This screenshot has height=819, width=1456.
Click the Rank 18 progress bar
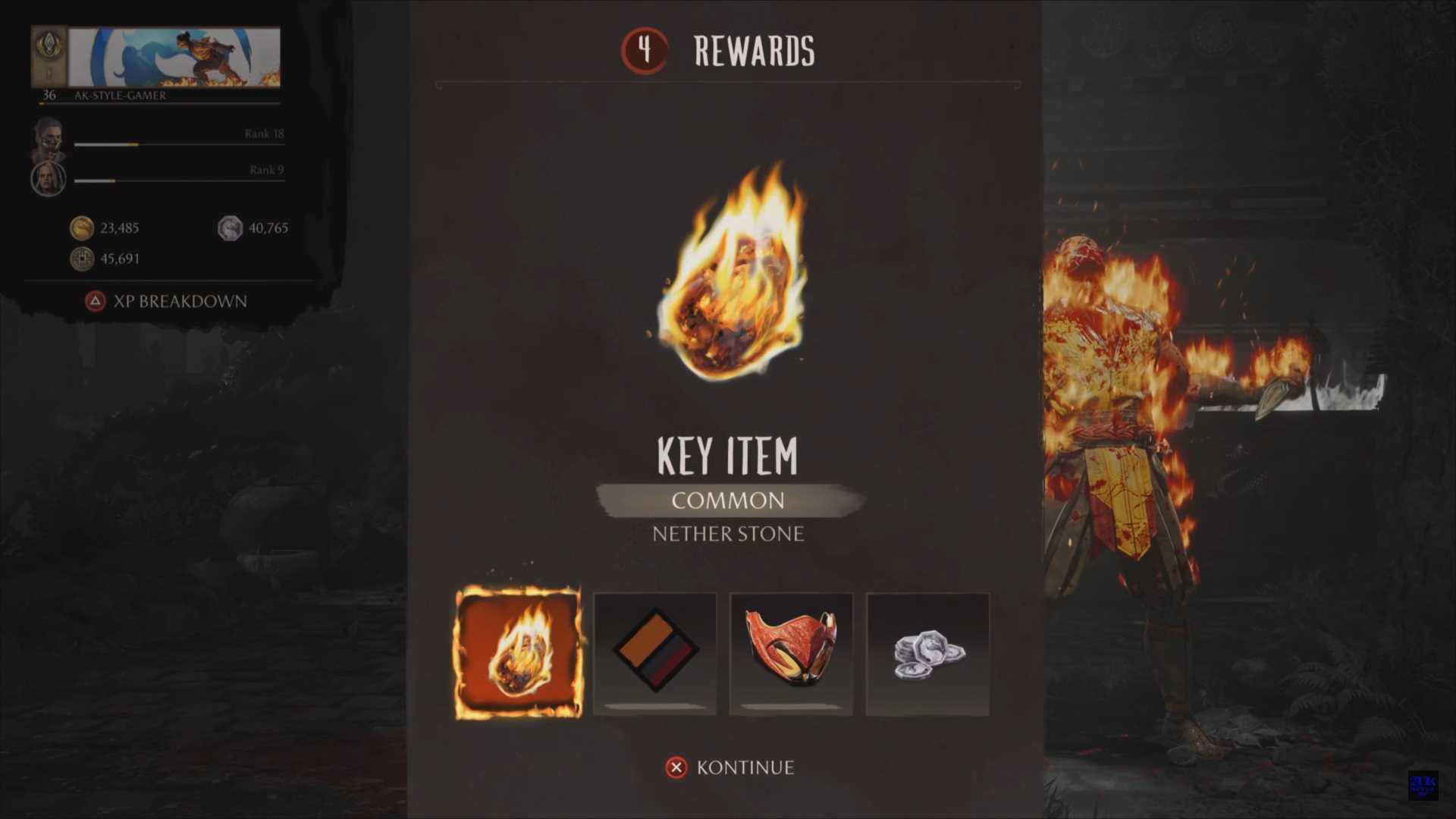point(180,144)
